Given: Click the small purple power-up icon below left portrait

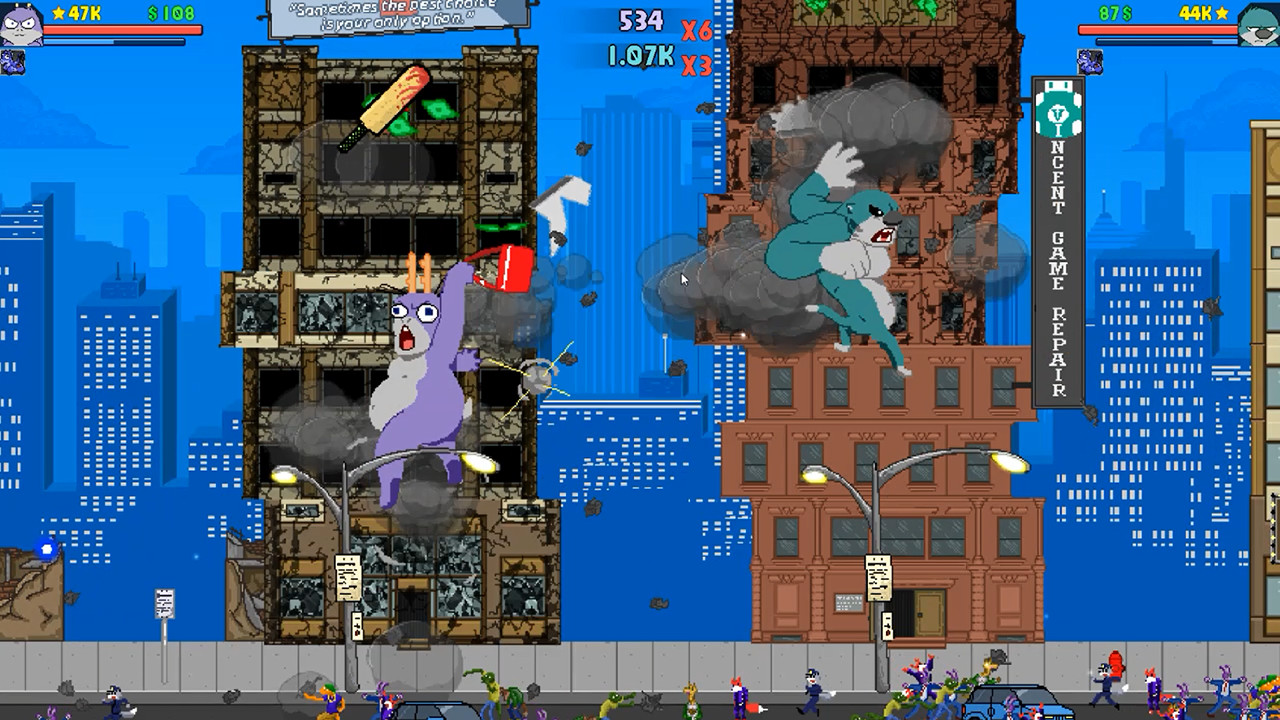Looking at the screenshot, I should pyautogui.click(x=12, y=62).
